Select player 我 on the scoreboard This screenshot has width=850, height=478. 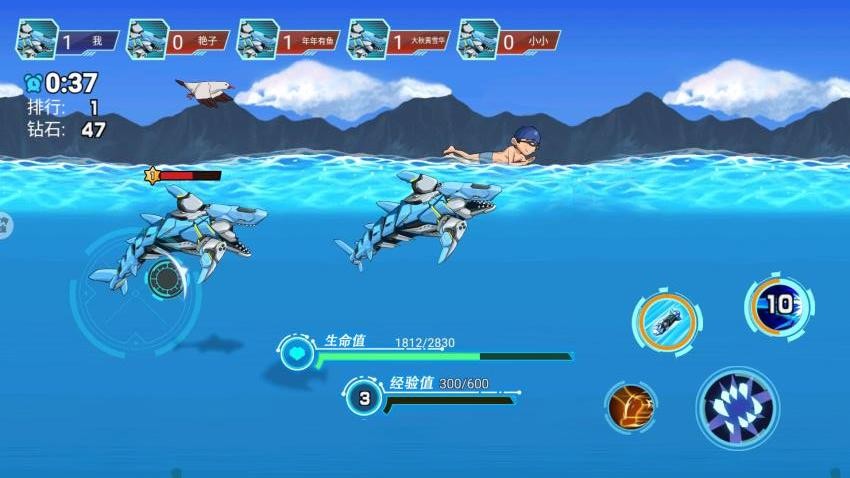(68, 41)
